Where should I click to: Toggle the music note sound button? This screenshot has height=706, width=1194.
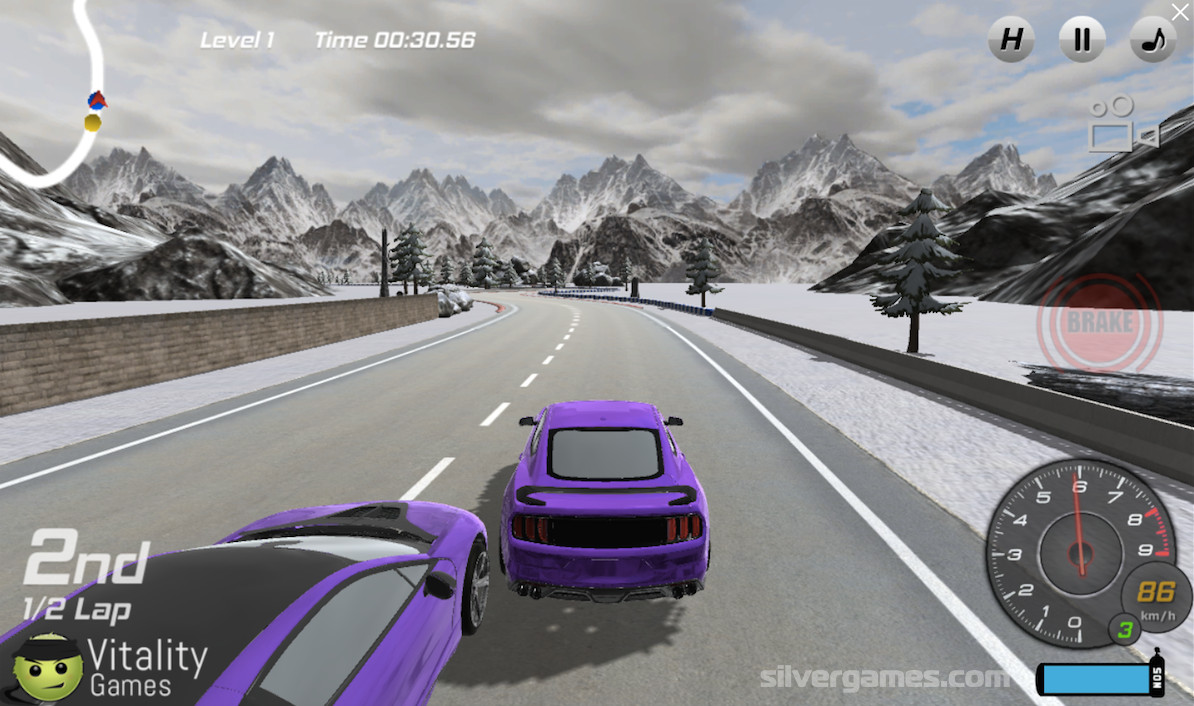[1153, 40]
